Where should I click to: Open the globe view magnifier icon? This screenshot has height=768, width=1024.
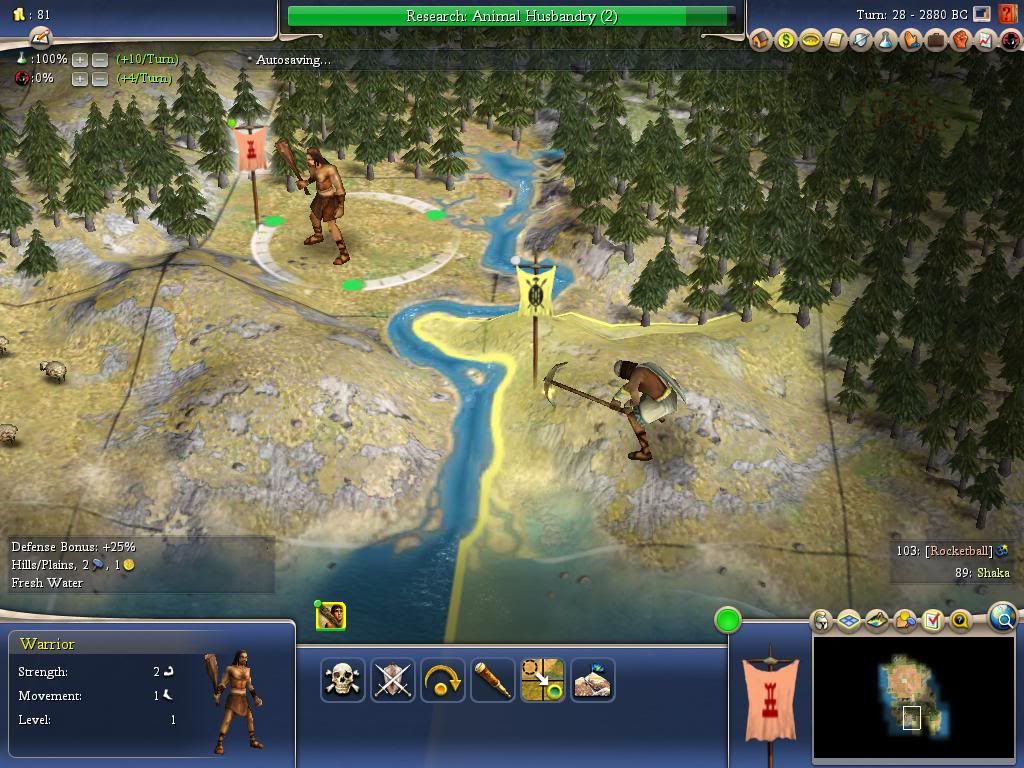(x=1003, y=618)
